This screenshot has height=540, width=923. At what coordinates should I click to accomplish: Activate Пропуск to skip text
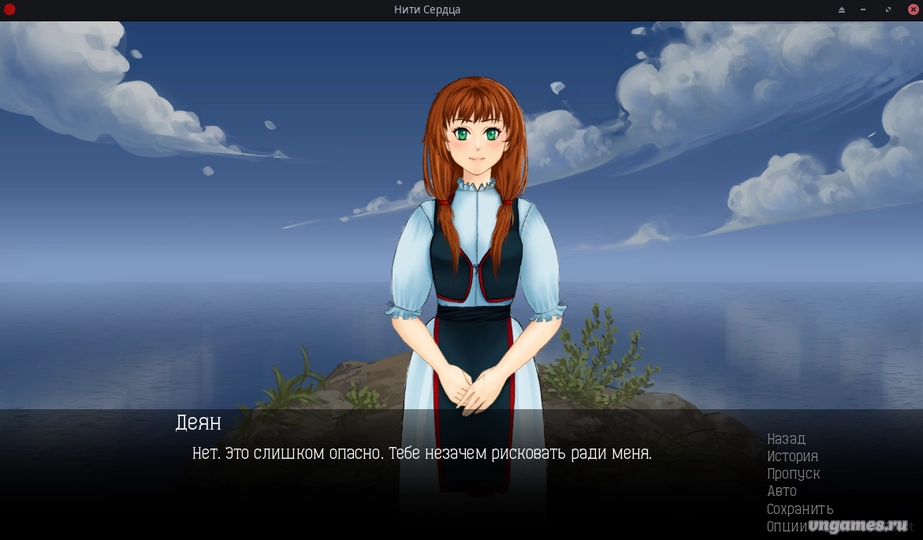793,474
